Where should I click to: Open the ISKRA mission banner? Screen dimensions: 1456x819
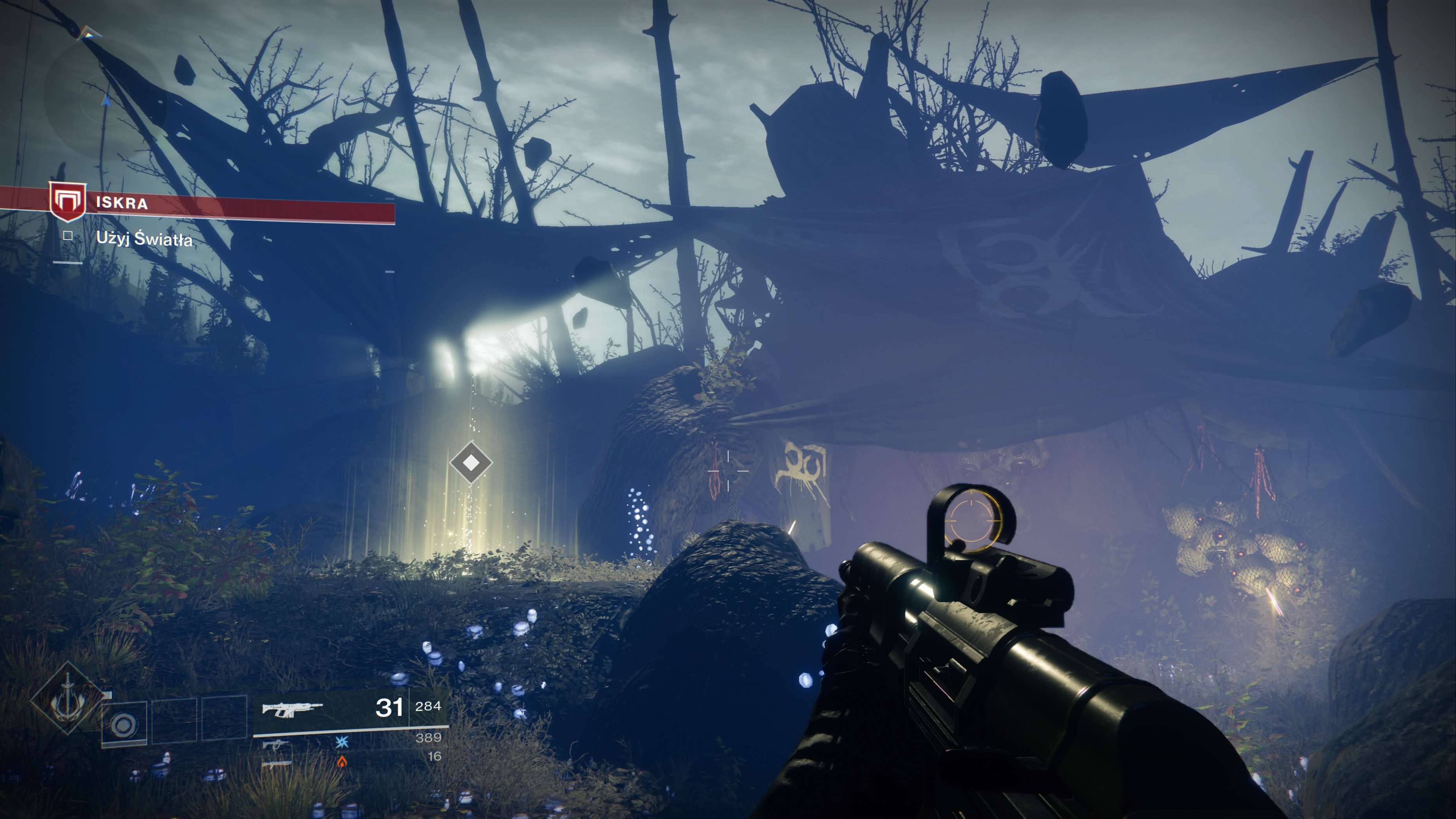coord(226,205)
